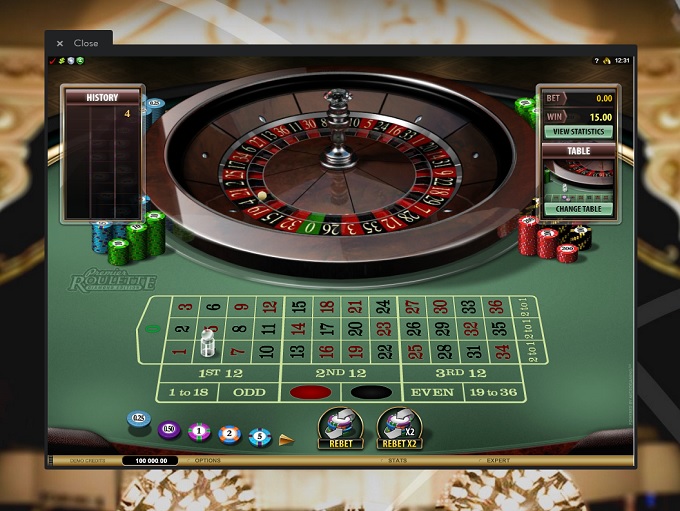This screenshot has width=680, height=511.
Task: Repeat the last wager with Rebet
Action: pos(340,427)
